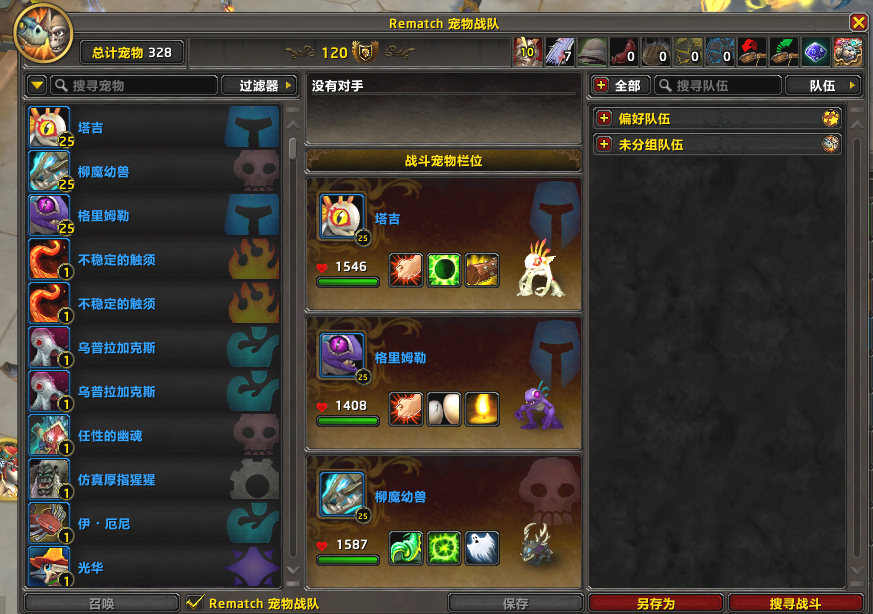Viewport: 873px width, 614px height.
Task: Click the 塔吉 portrait in first battle slot
Action: tap(342, 216)
